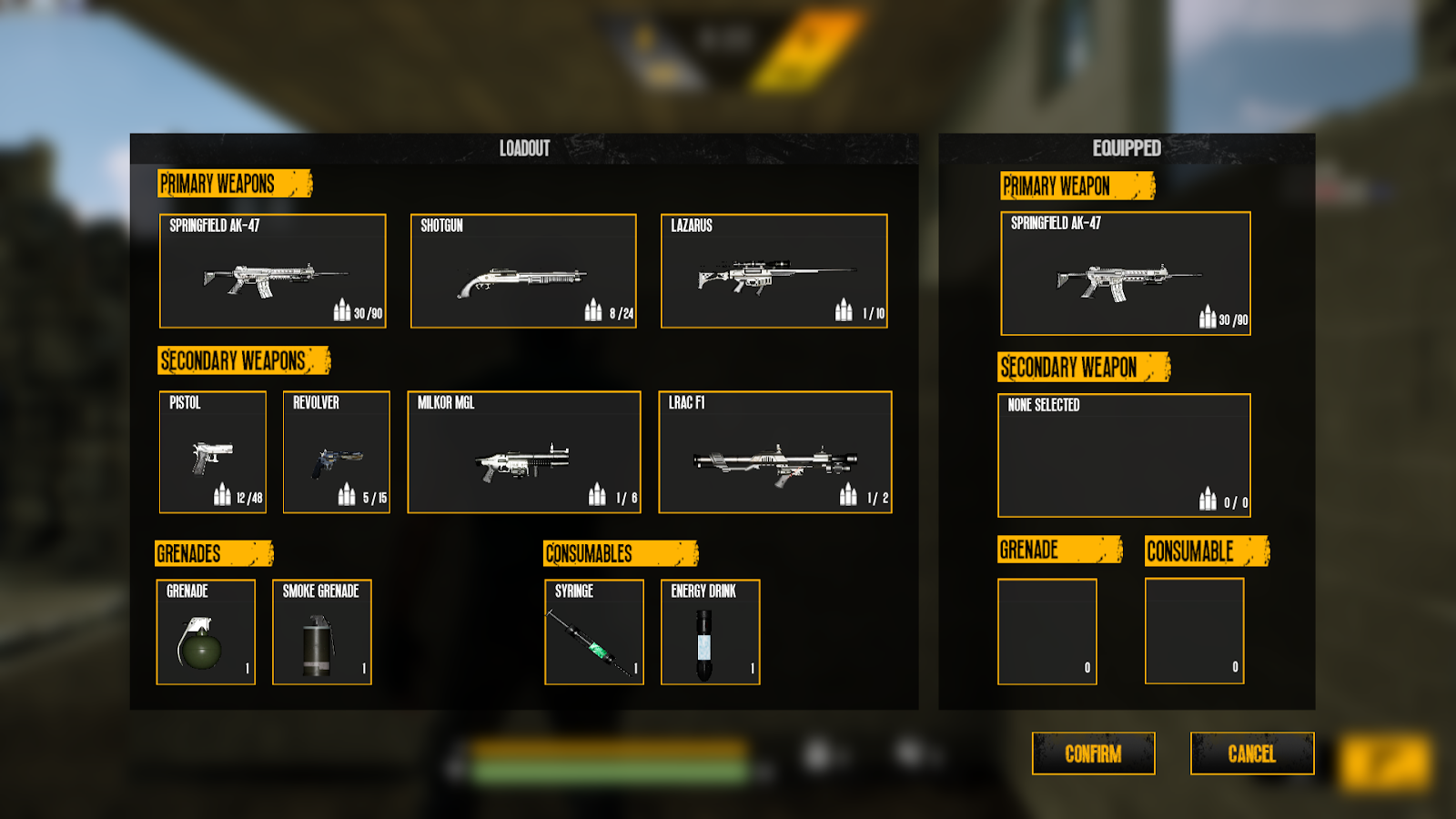Equip the Milkor MGL launcher

pos(524,452)
